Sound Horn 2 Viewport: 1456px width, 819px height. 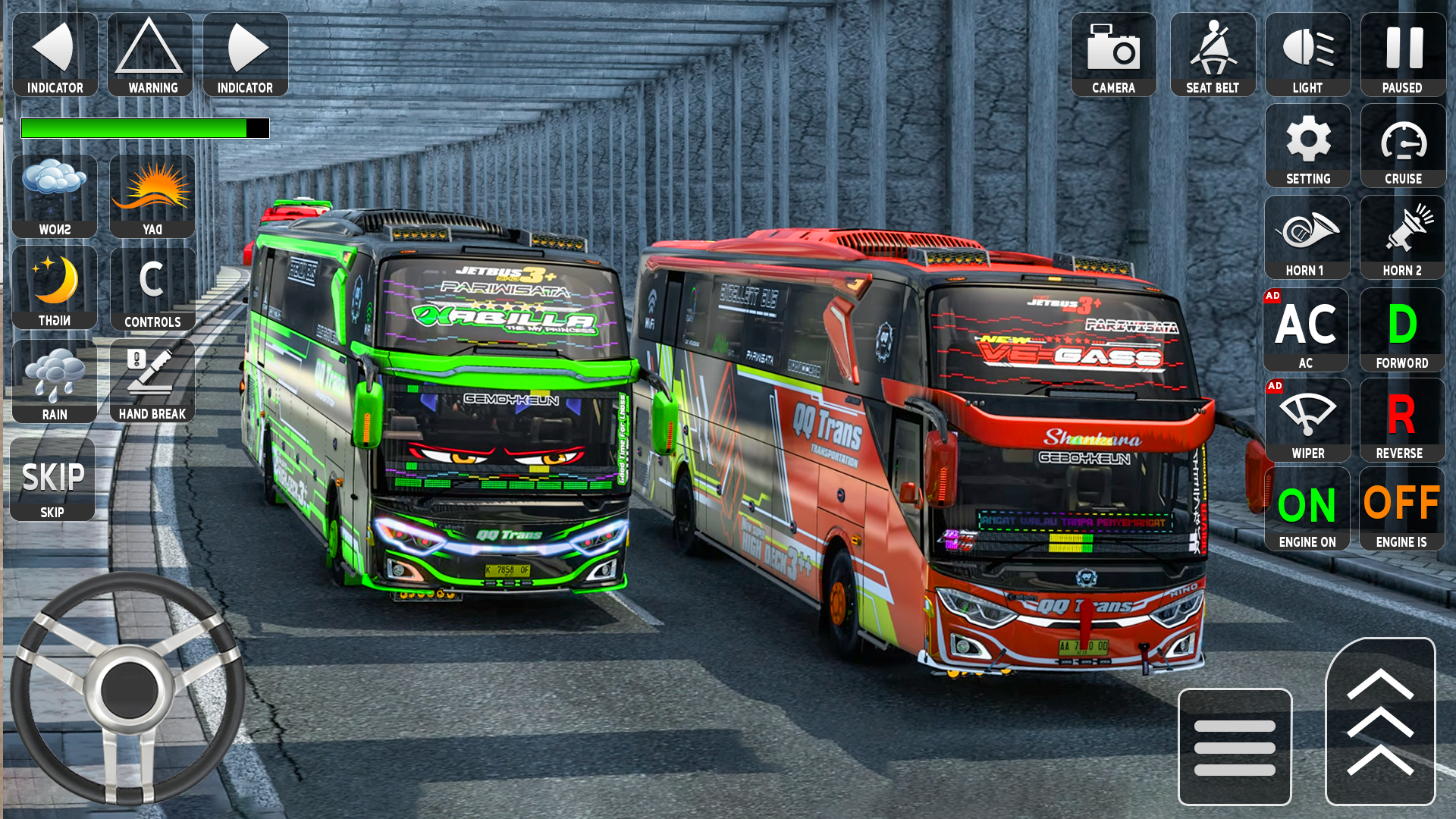point(1402,235)
